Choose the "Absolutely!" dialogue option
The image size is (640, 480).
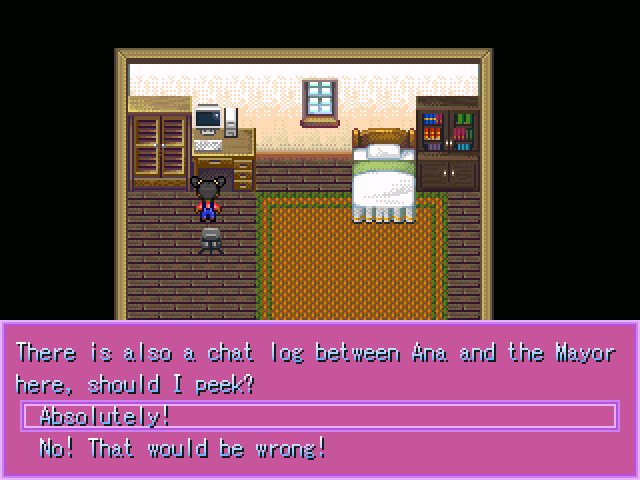click(105, 416)
